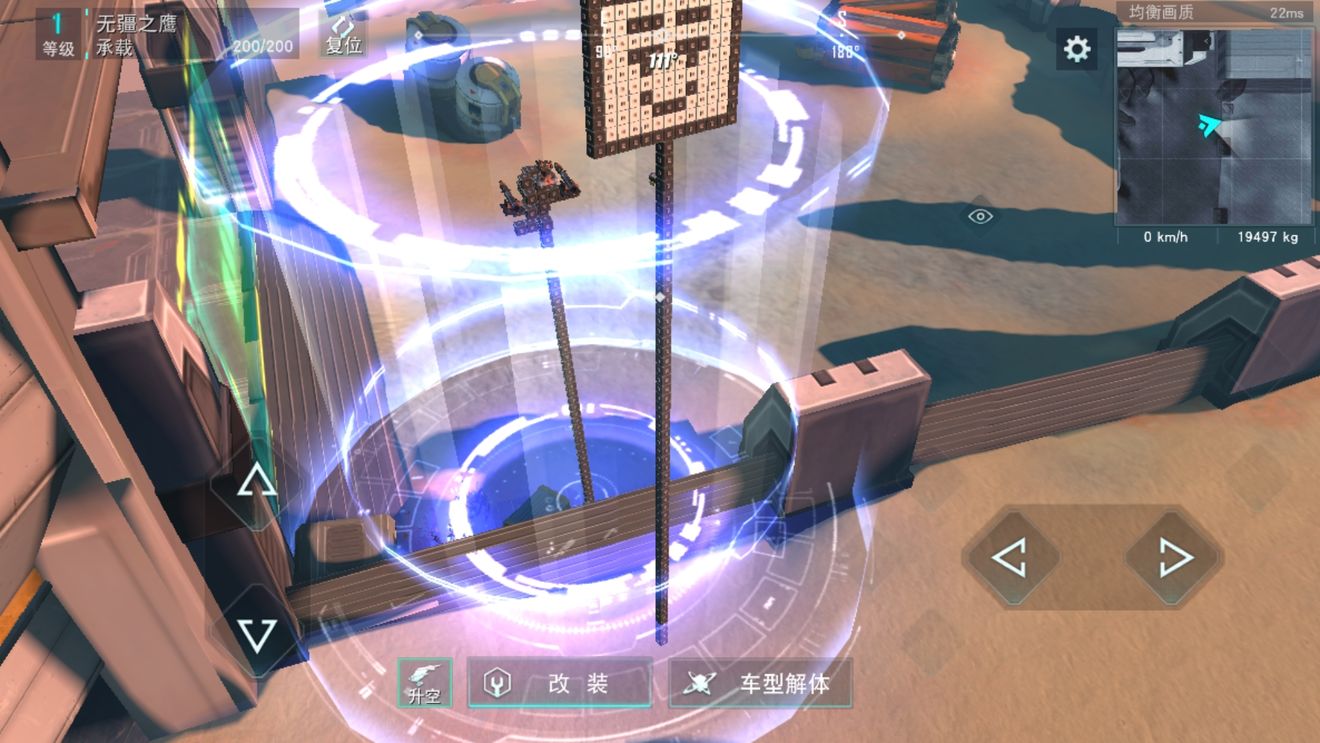Open the settings gear icon
The width and height of the screenshot is (1320, 743).
(x=1075, y=49)
